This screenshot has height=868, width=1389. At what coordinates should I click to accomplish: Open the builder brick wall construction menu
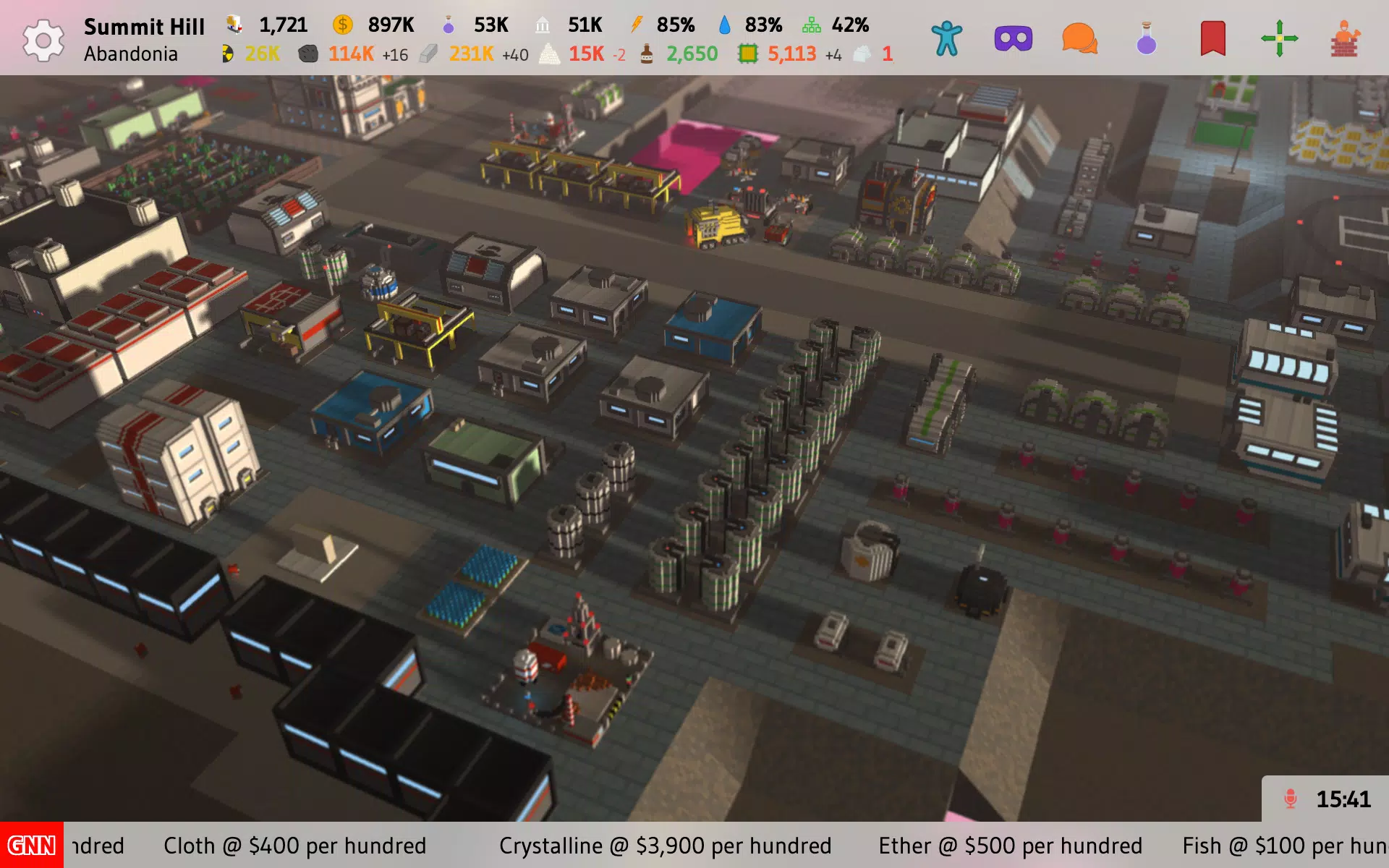[1345, 39]
